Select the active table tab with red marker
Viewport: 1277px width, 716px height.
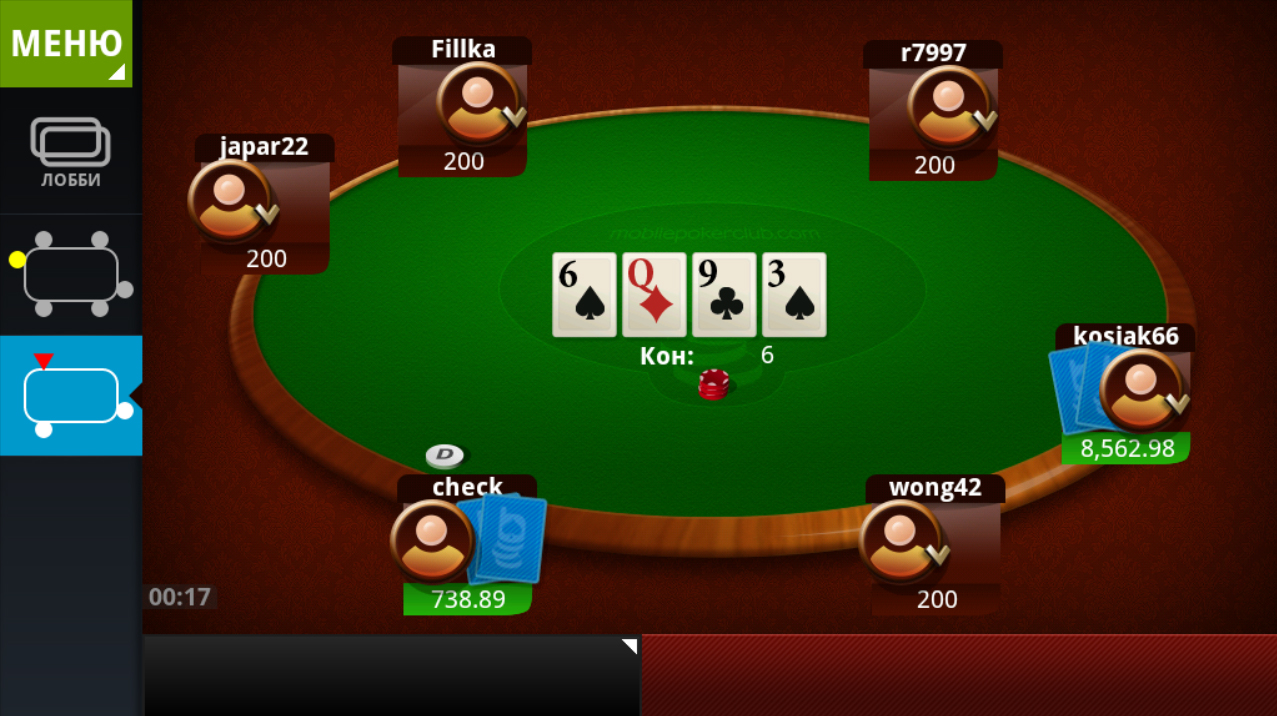[70, 396]
